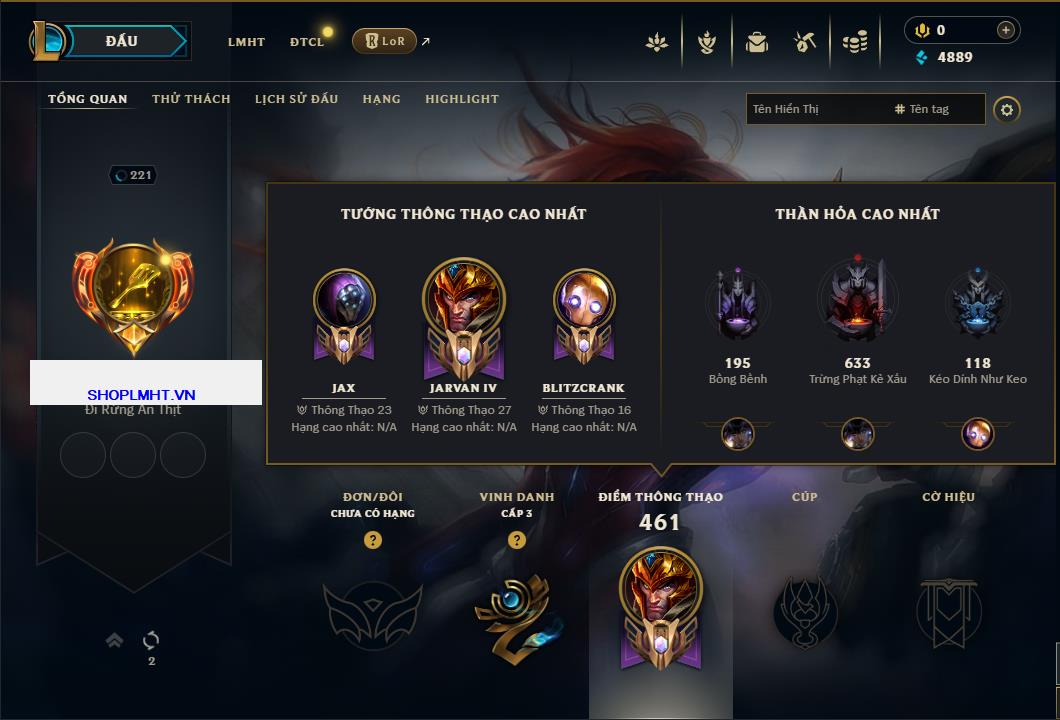
Task: Open the backpack collection icon
Action: [756, 42]
